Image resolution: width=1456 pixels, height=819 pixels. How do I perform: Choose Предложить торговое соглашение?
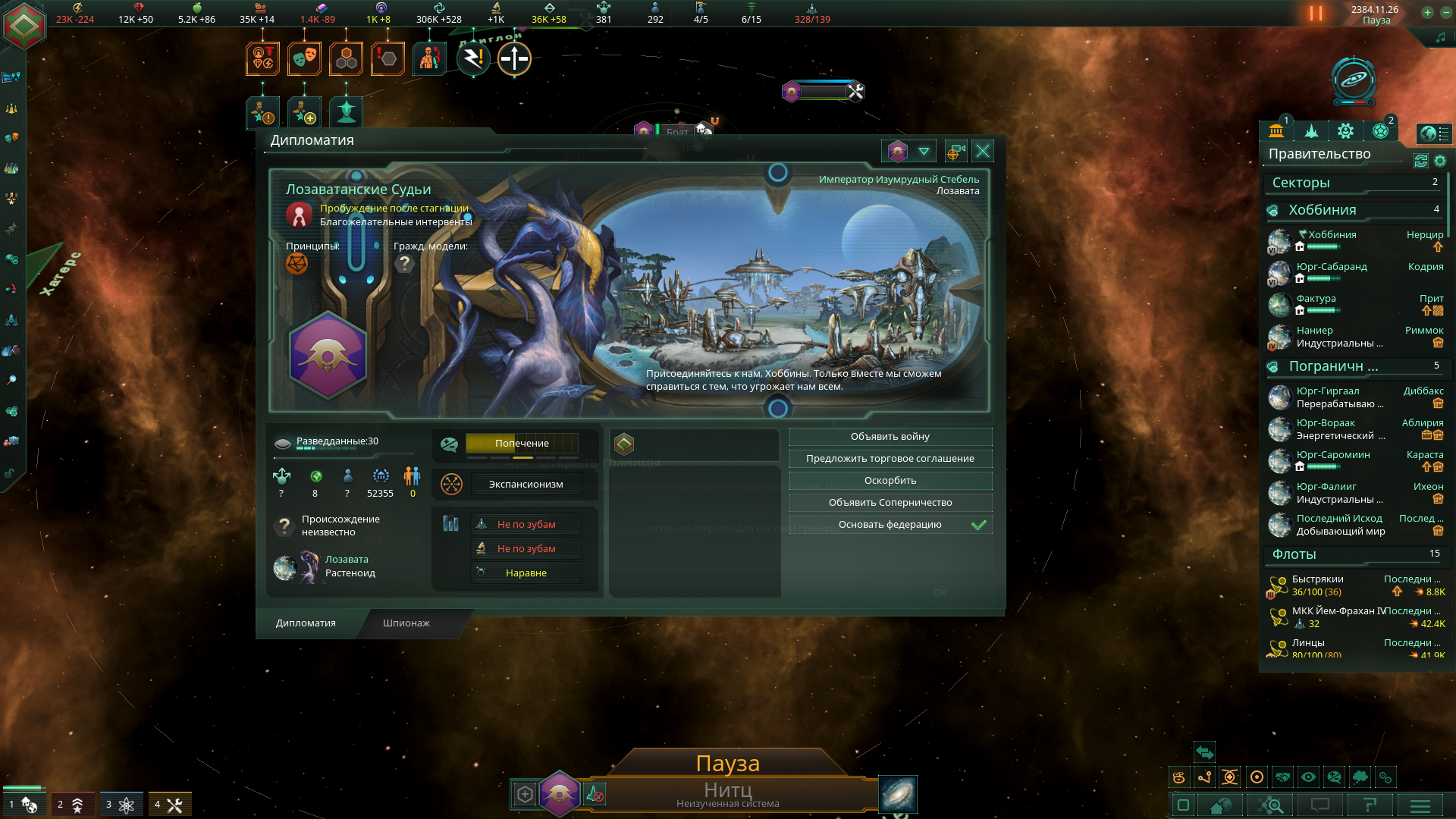tap(890, 459)
